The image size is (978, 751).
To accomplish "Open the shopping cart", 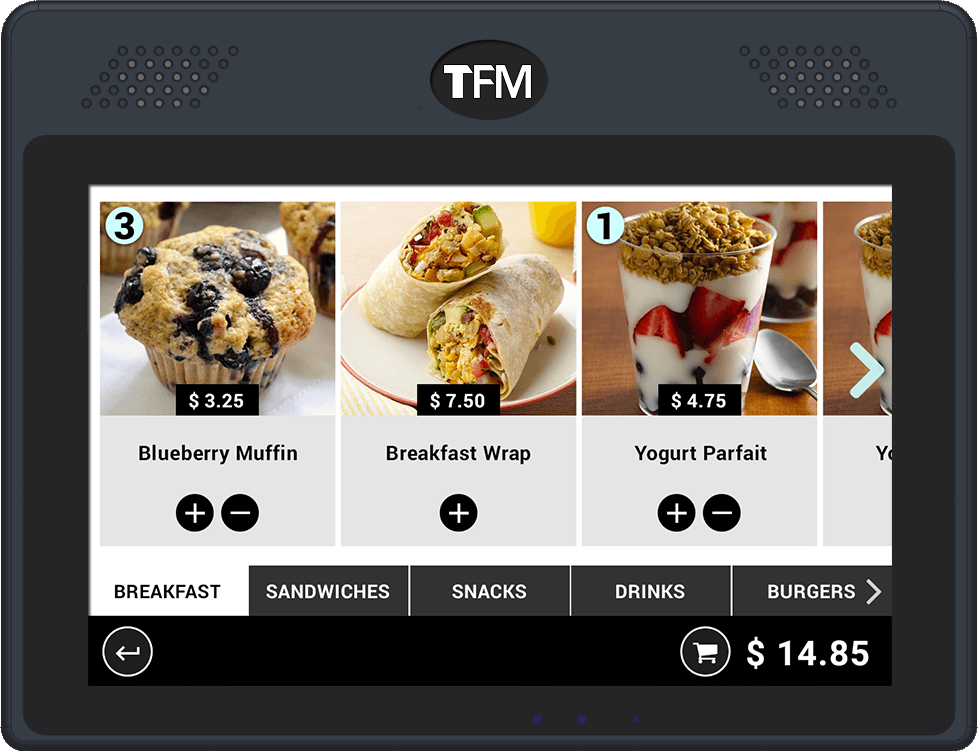I will (x=705, y=653).
